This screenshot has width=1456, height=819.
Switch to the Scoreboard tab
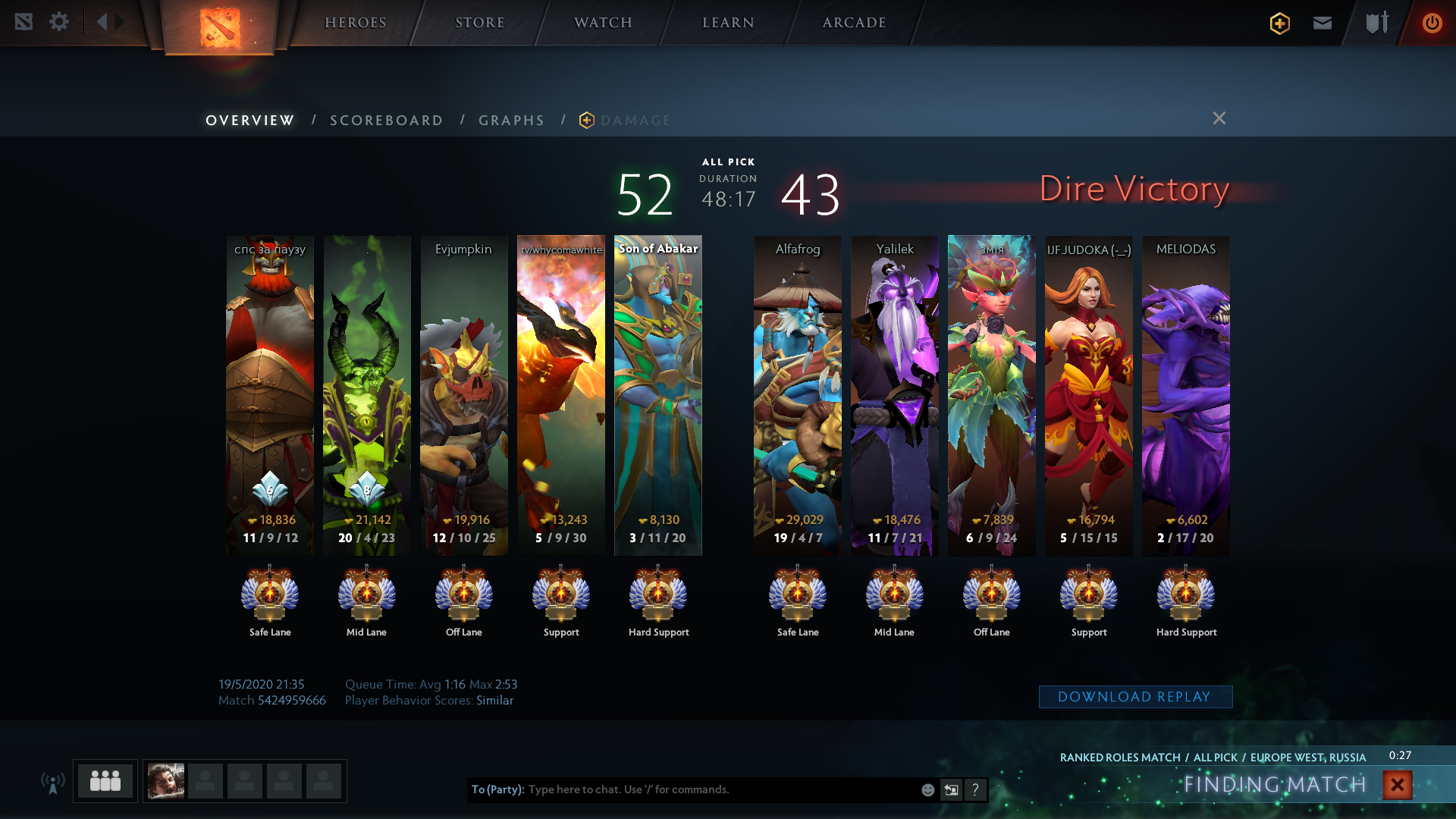tap(386, 121)
